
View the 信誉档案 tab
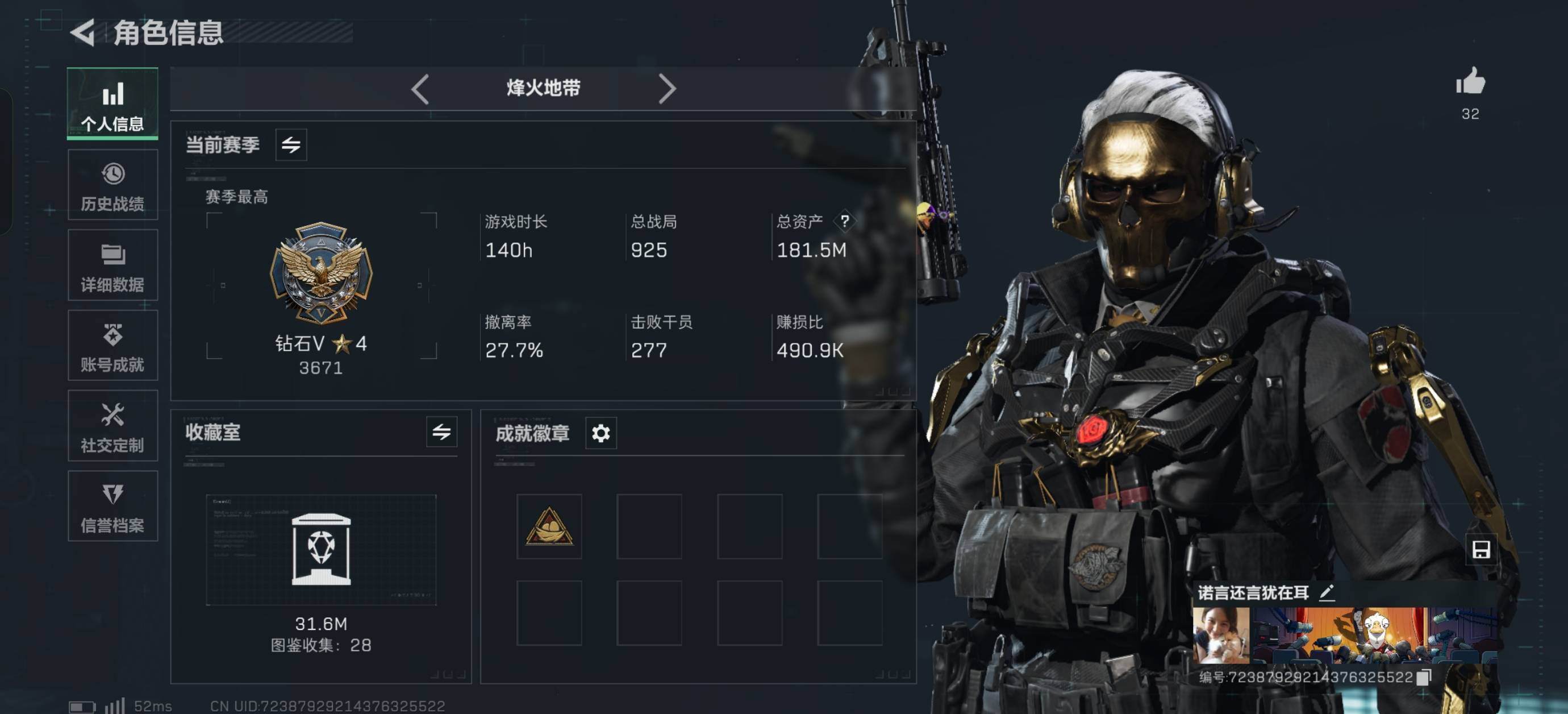pos(112,507)
